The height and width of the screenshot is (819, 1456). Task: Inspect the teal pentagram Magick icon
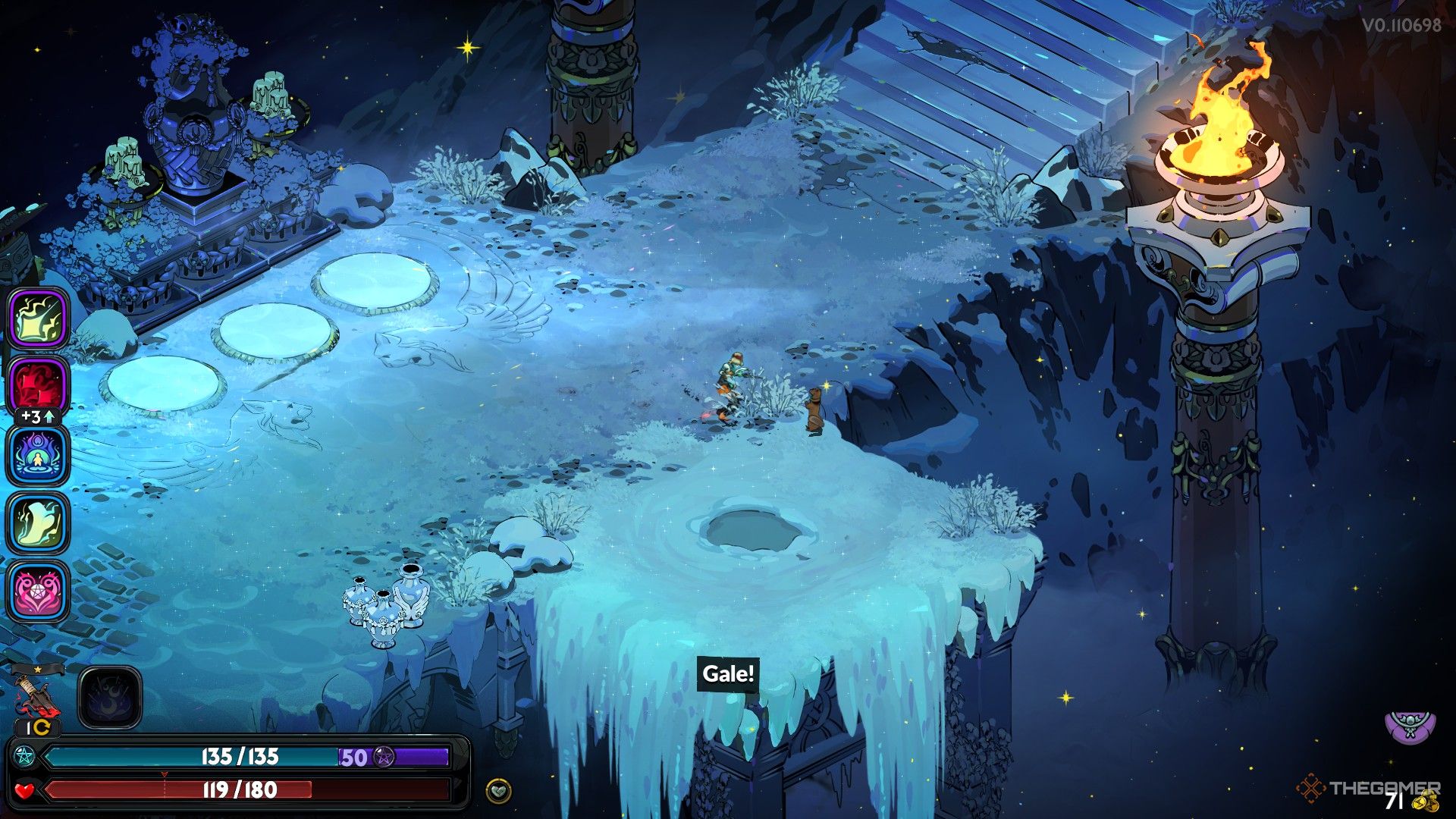point(23,757)
